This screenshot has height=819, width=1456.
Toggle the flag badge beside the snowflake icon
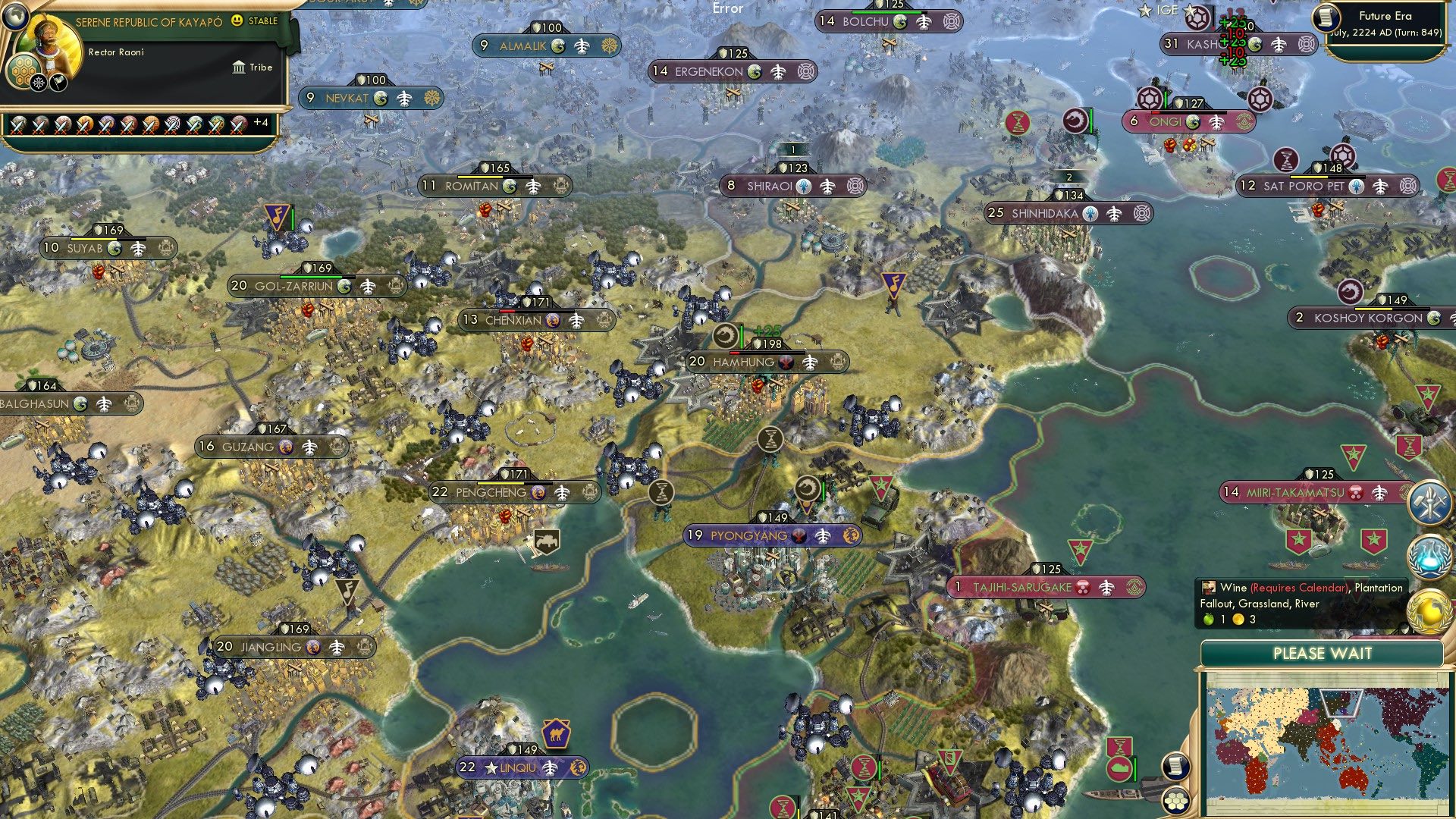tap(58, 83)
